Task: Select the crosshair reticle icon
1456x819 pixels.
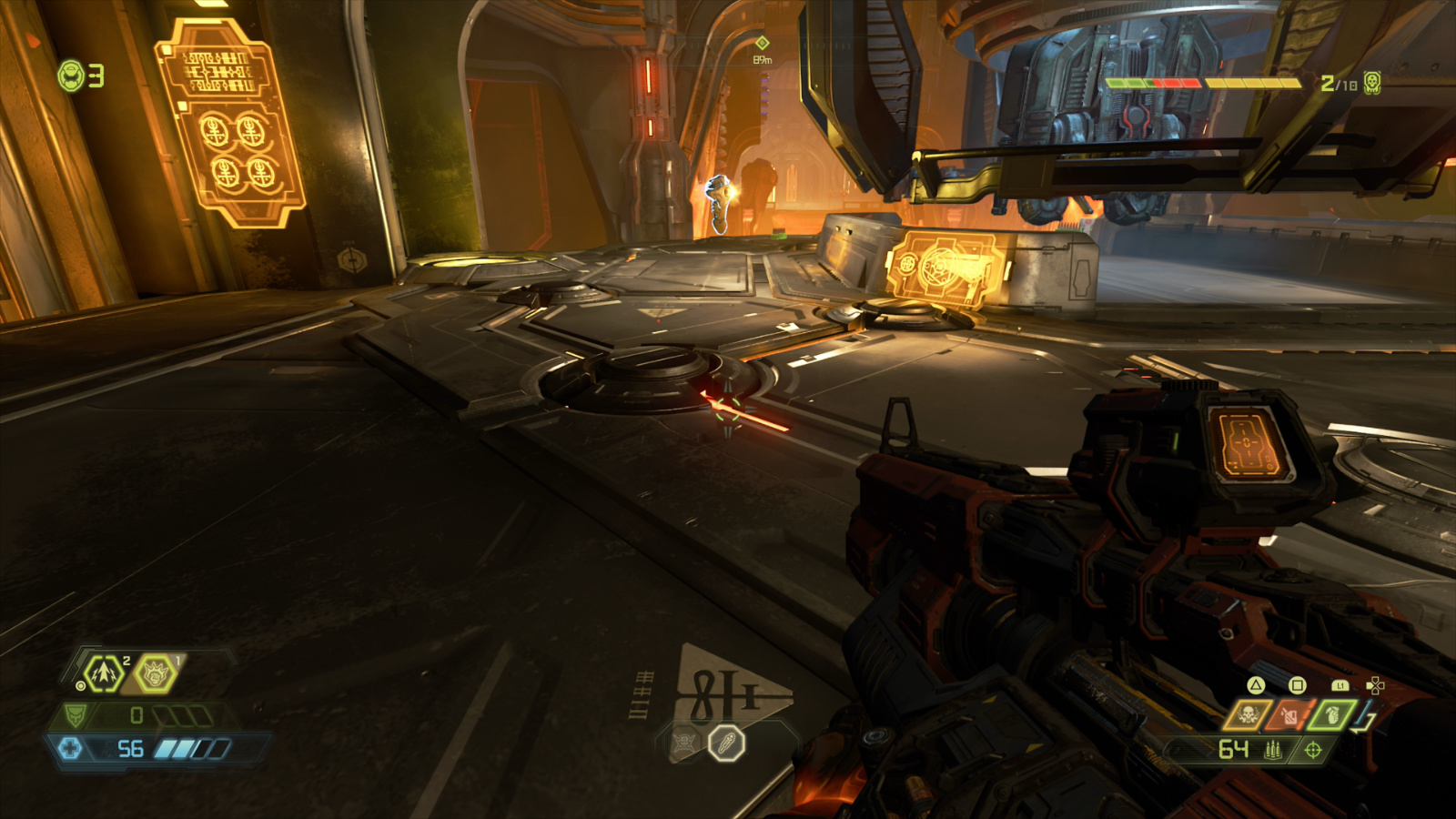Action: [1313, 750]
